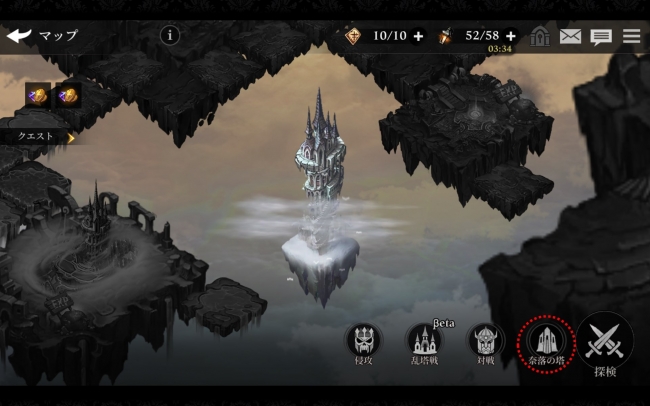Add more to the 10/10 resource
Screen dimensions: 650x406
418,36
